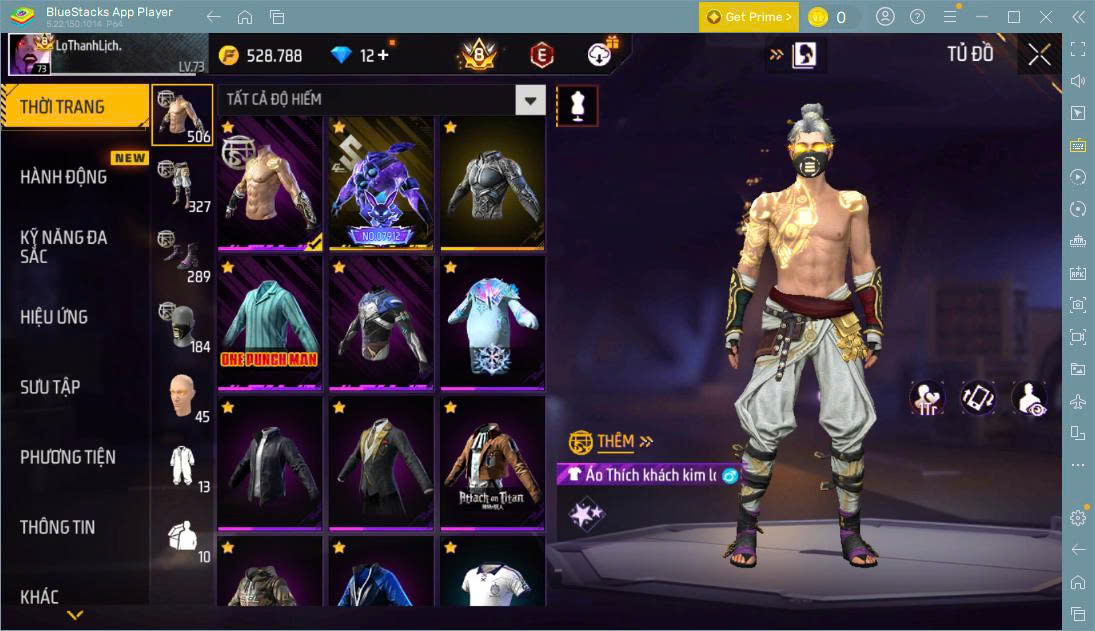Choose the snowflake pastel hoodie item

pos(491,322)
